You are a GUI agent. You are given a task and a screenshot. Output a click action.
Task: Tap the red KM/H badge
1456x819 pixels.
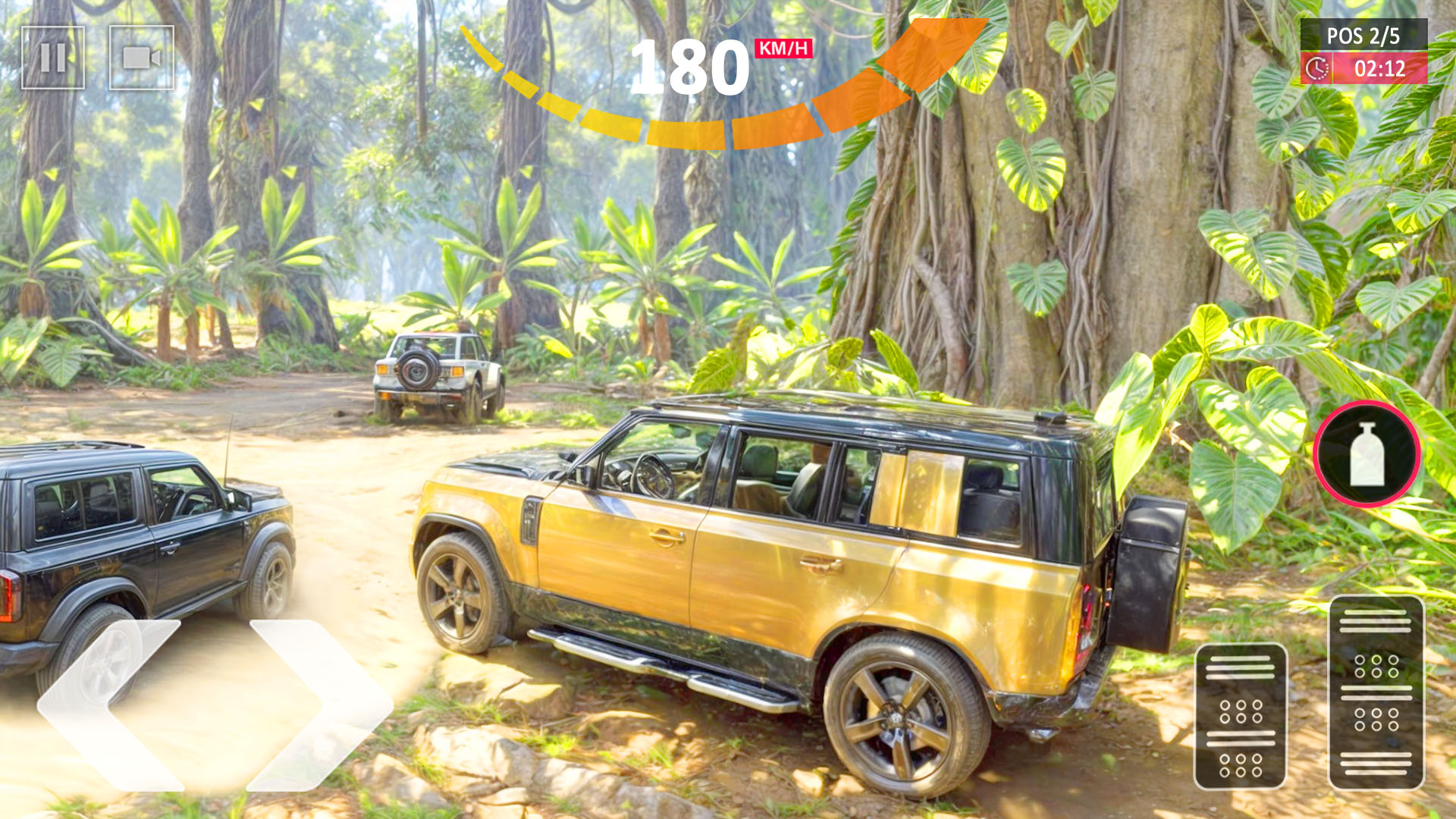click(x=783, y=47)
